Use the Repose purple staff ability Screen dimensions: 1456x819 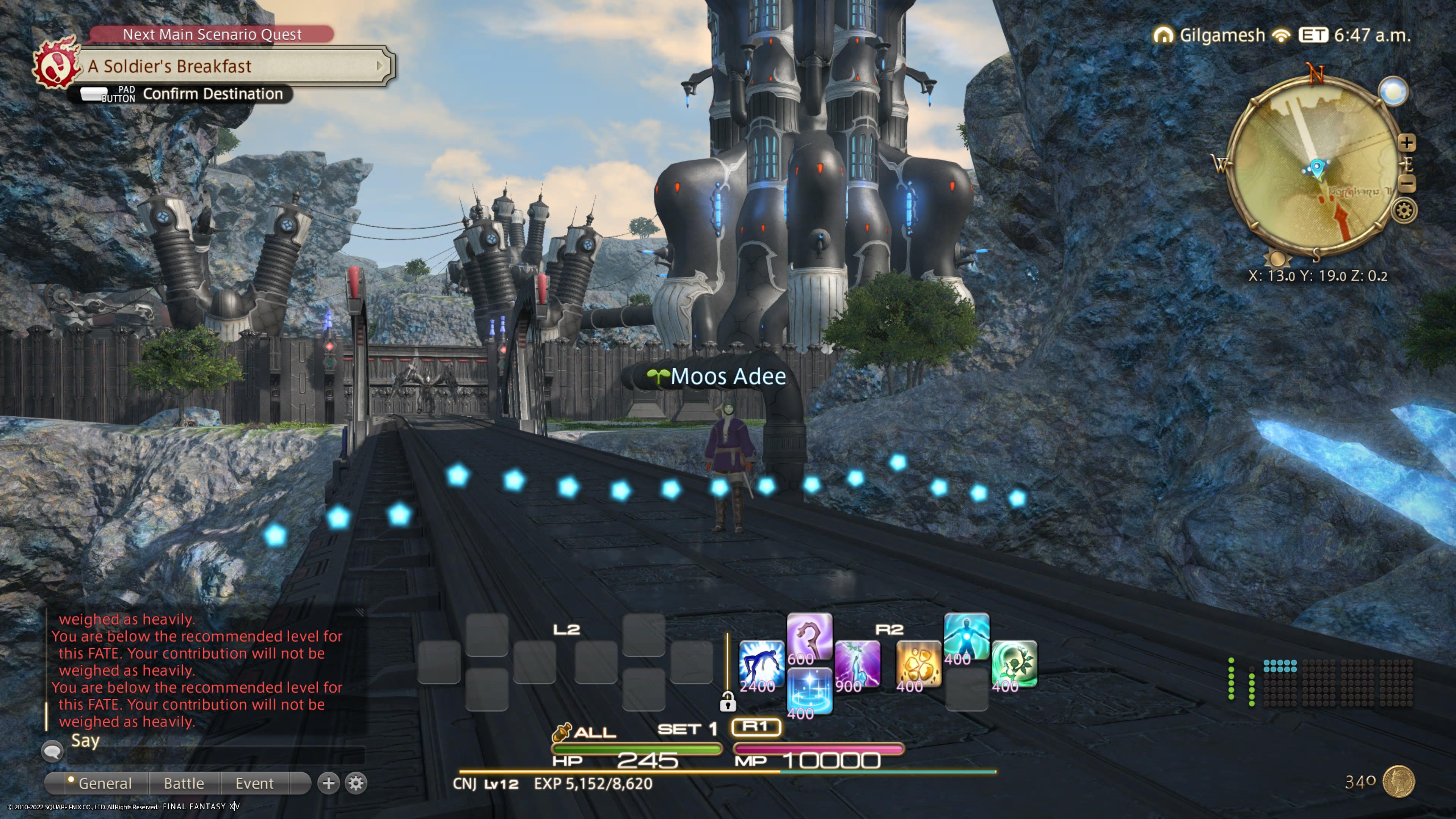(809, 635)
